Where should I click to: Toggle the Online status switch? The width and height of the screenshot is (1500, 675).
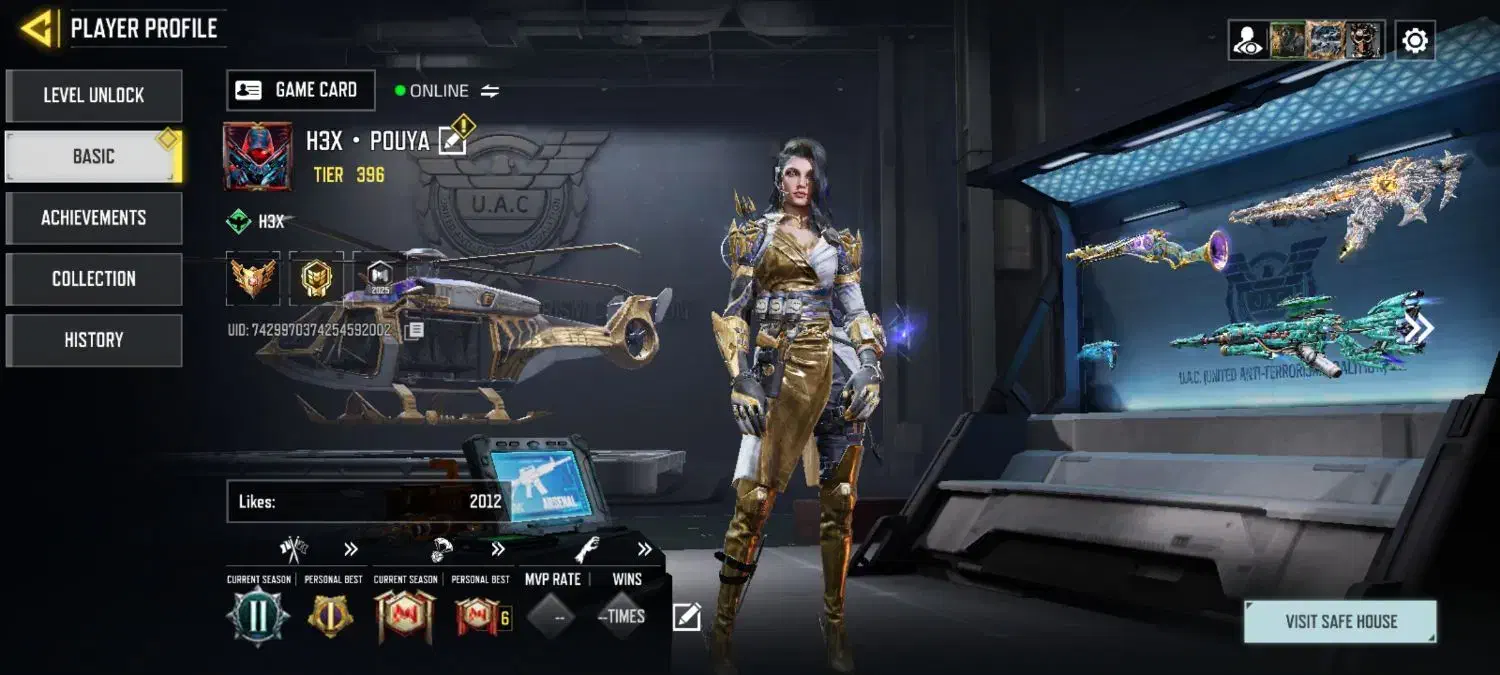click(490, 91)
